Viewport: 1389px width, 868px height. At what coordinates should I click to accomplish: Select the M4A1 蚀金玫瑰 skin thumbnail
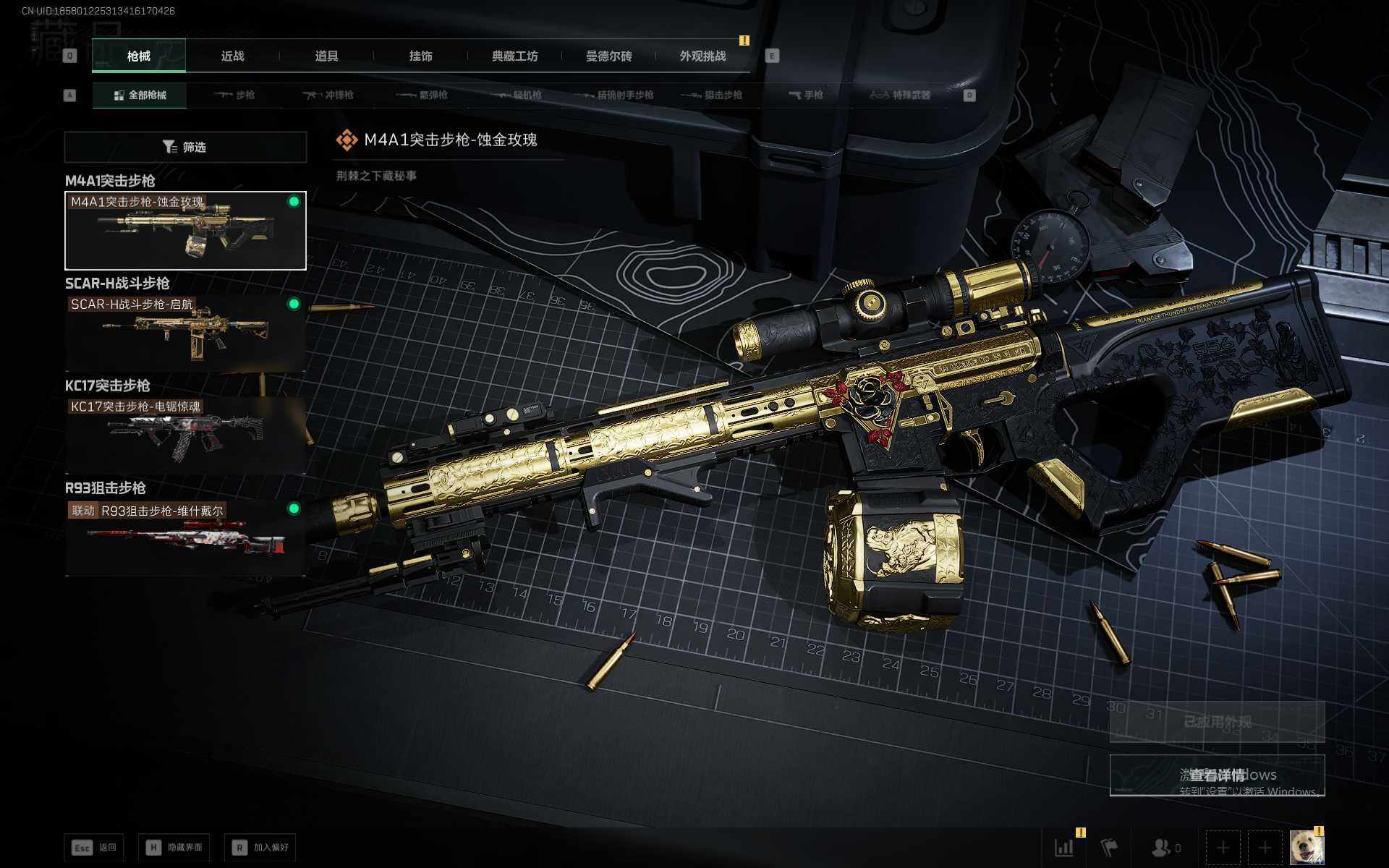[185, 231]
